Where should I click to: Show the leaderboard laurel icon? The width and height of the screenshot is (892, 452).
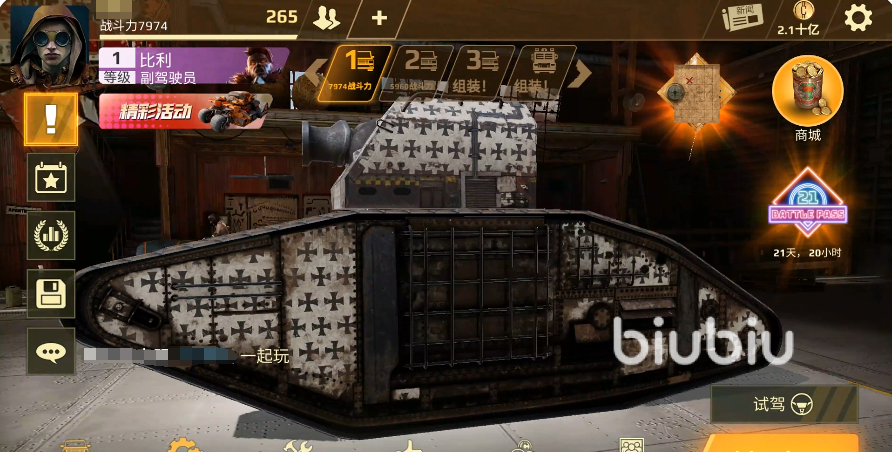click(51, 236)
